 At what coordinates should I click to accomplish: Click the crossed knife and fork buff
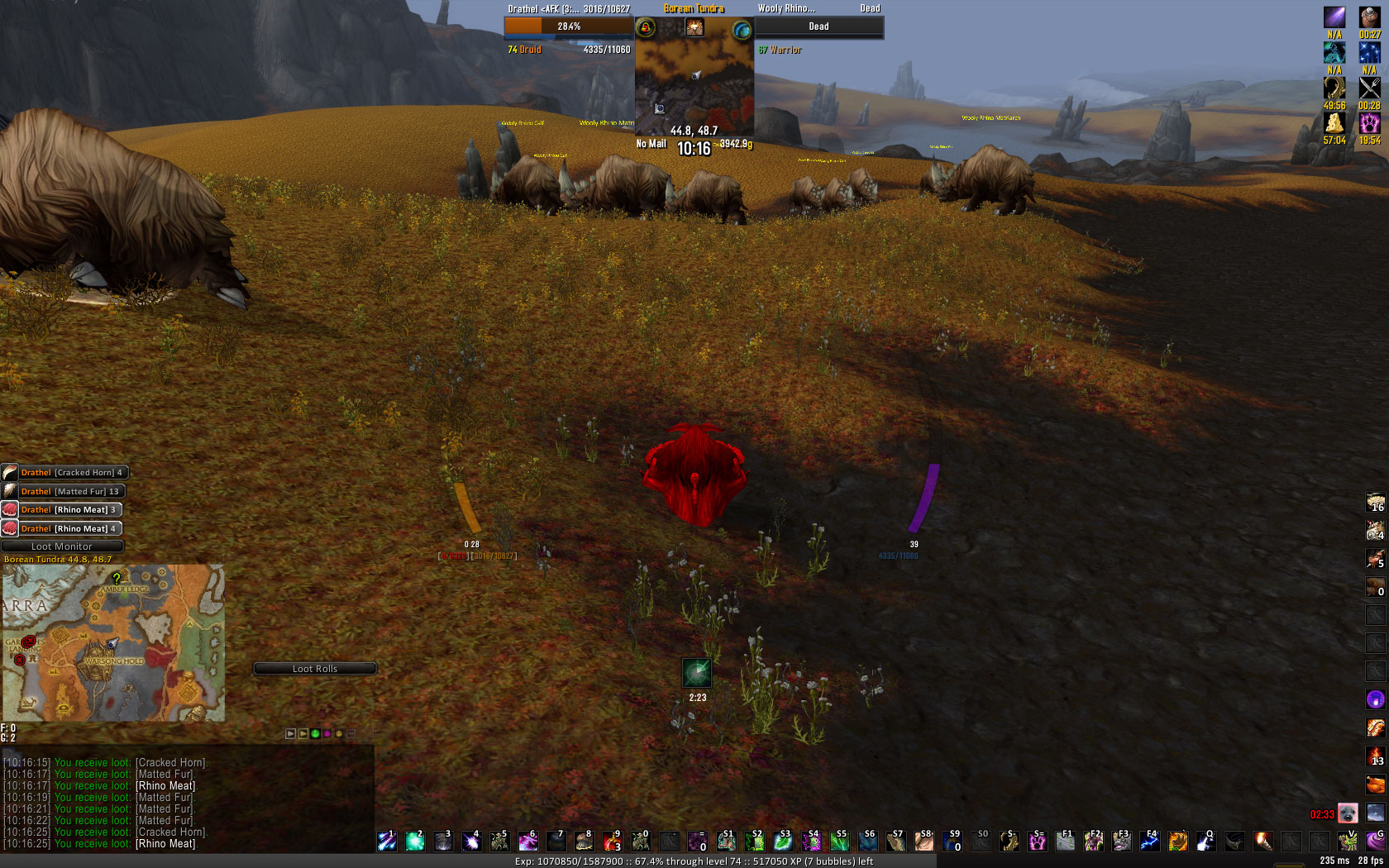pos(1369,88)
